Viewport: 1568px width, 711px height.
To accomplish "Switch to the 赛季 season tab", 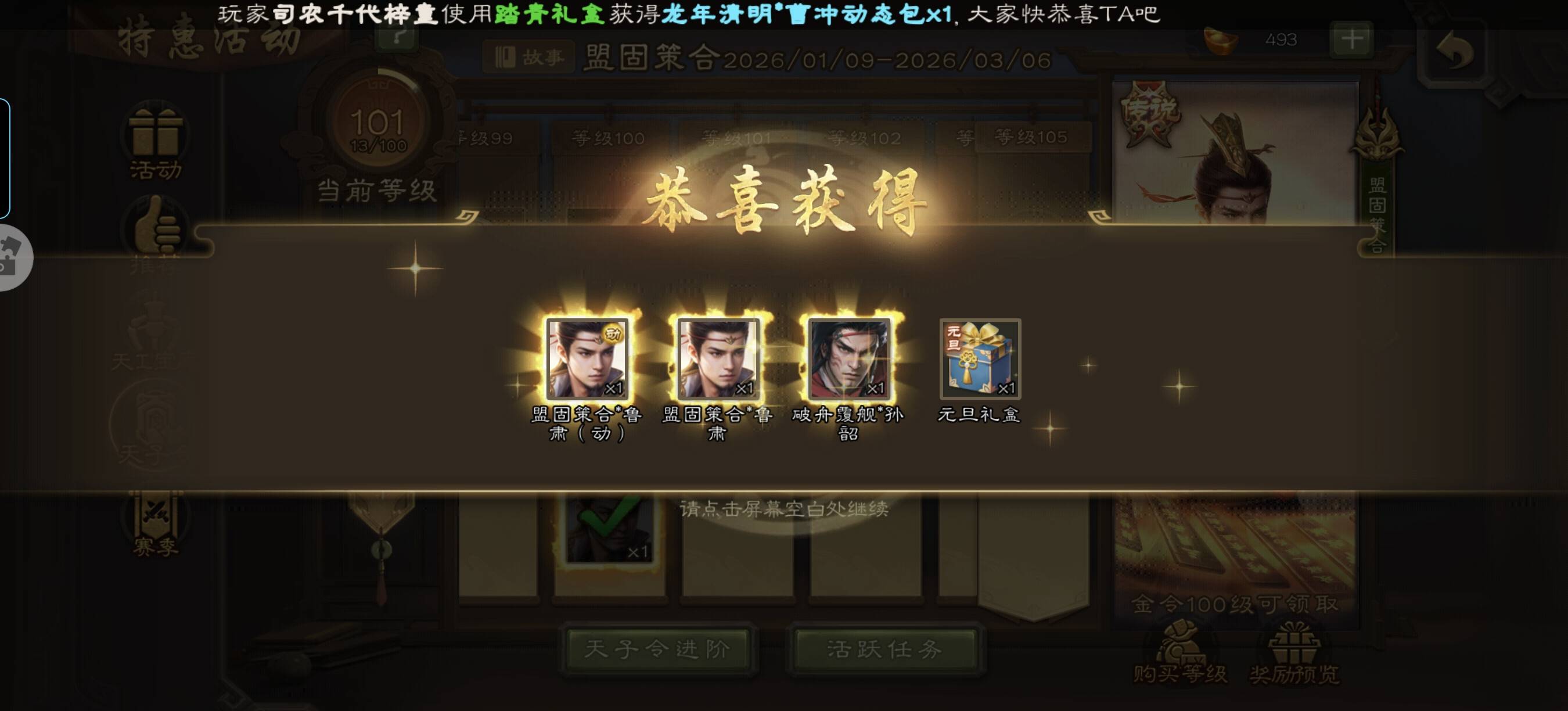I will point(155,525).
